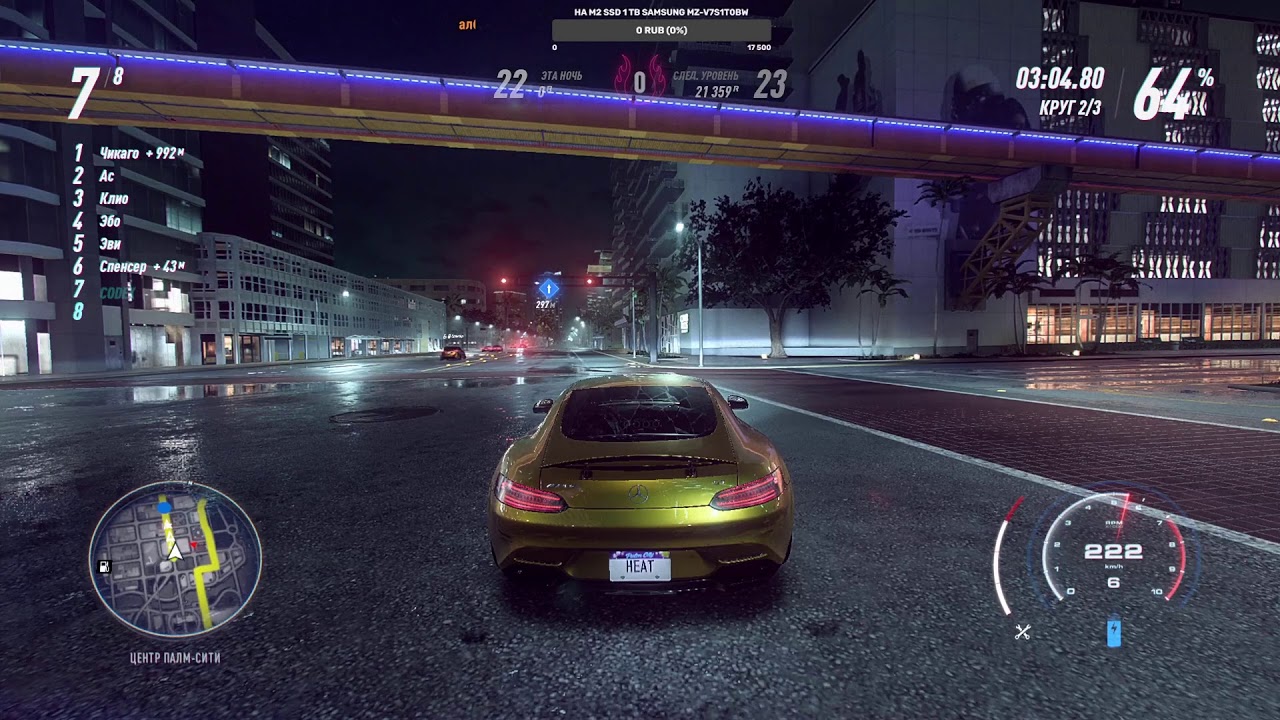Select the fuel station marker on minimap
Screen dimensions: 1280x720
[x=104, y=565]
